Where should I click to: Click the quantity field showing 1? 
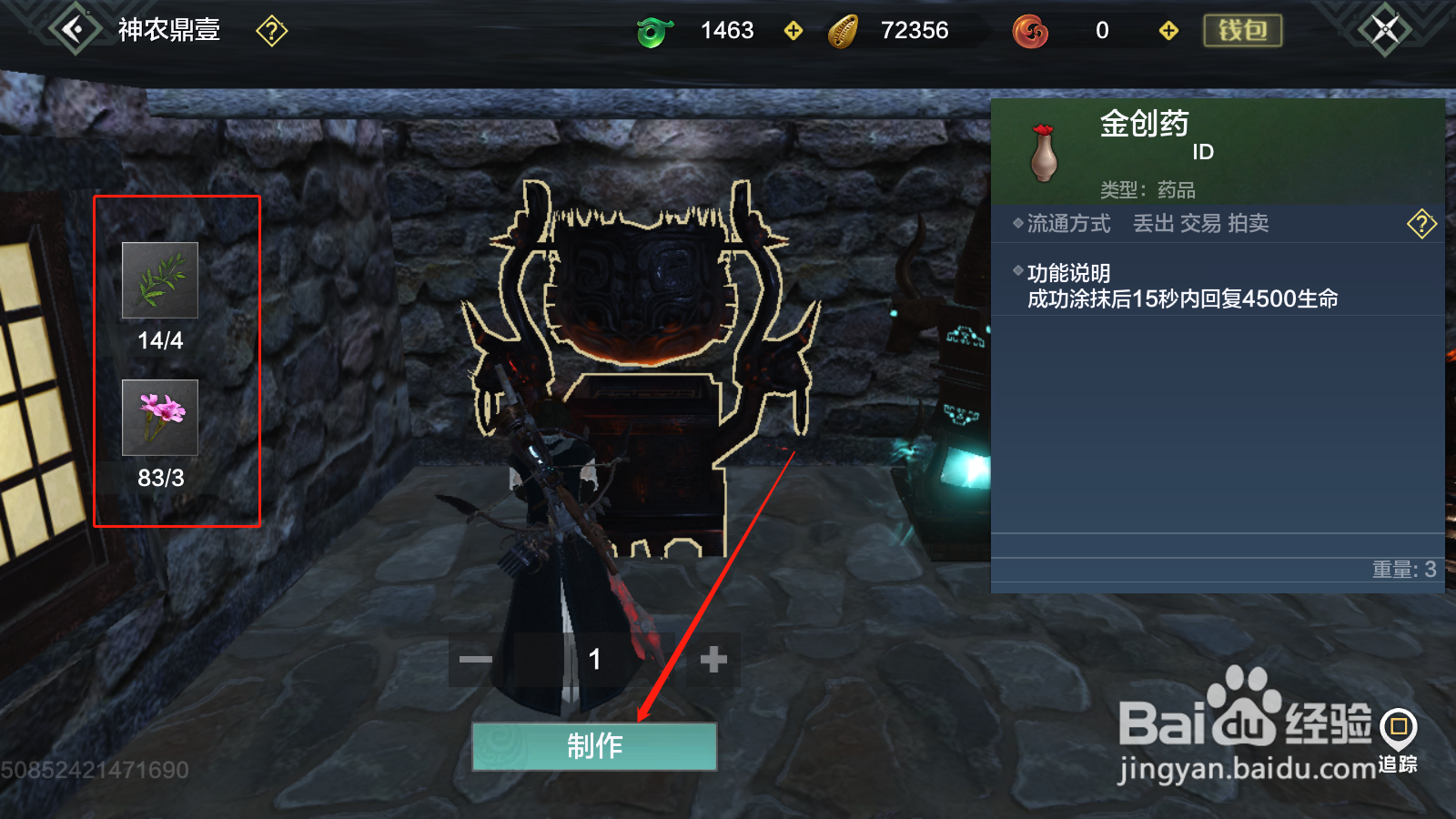tap(594, 661)
